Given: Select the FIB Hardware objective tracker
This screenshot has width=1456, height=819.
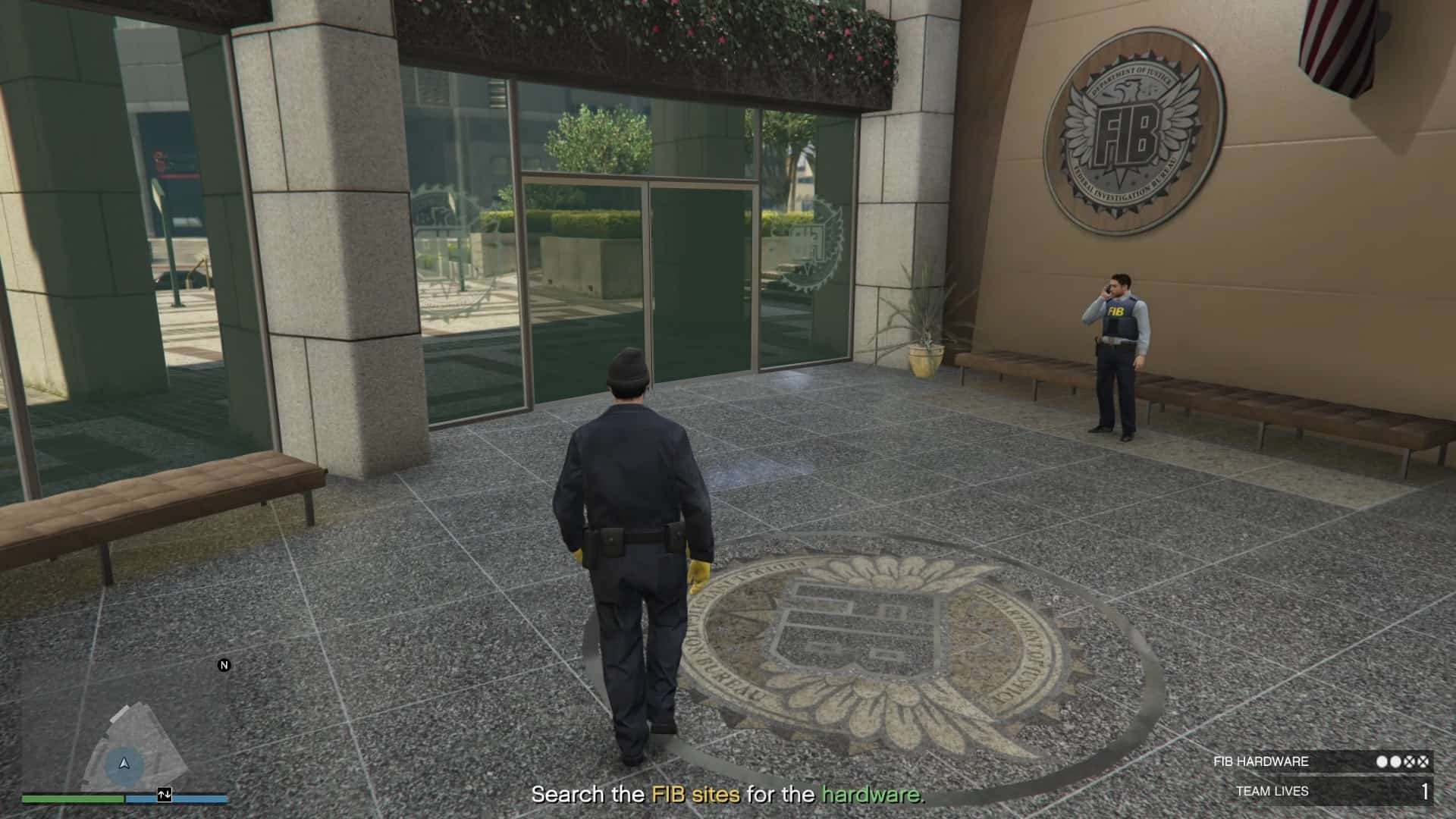Looking at the screenshot, I should [x=1321, y=761].
